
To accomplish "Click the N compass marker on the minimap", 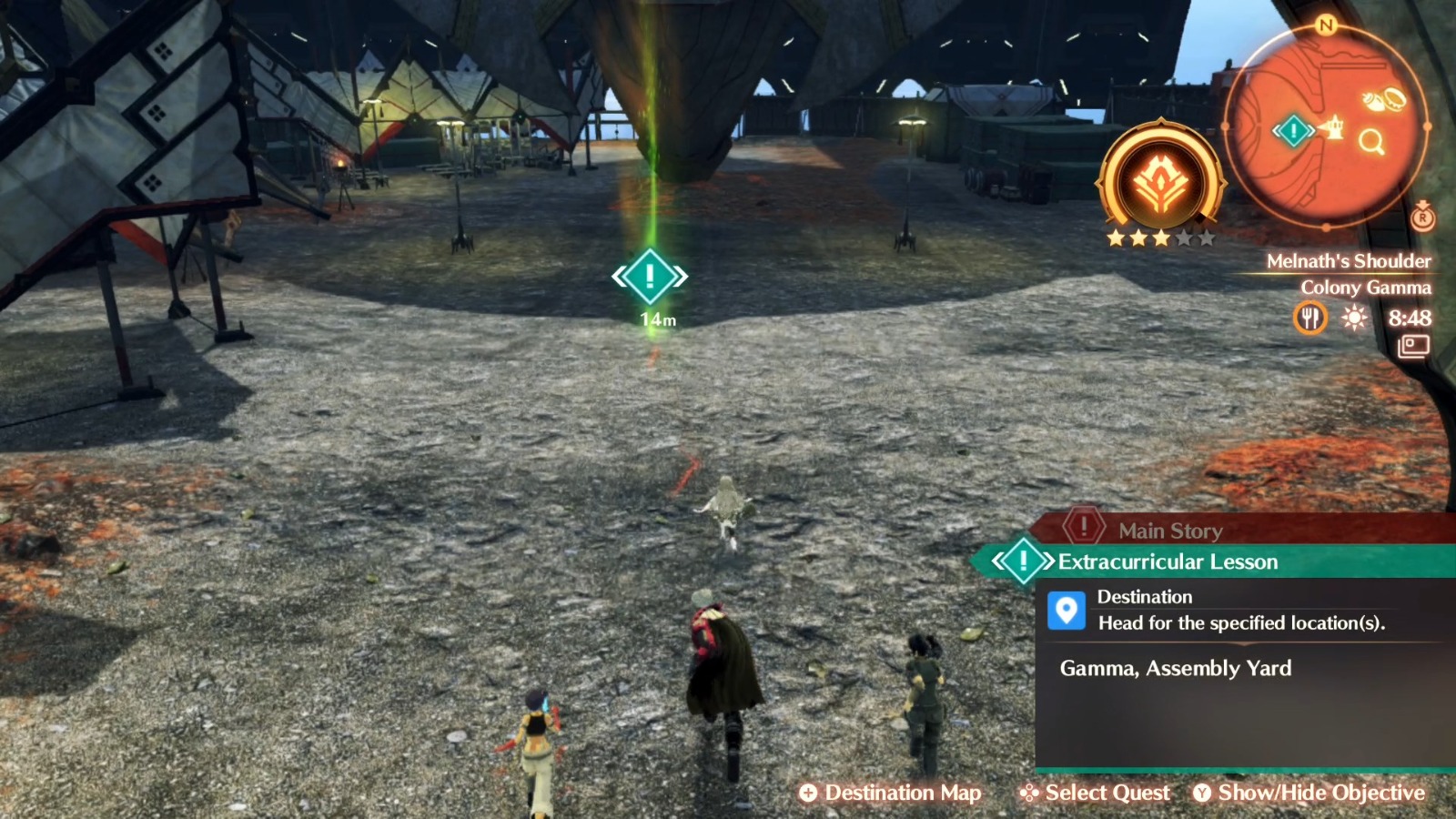I will (1325, 23).
